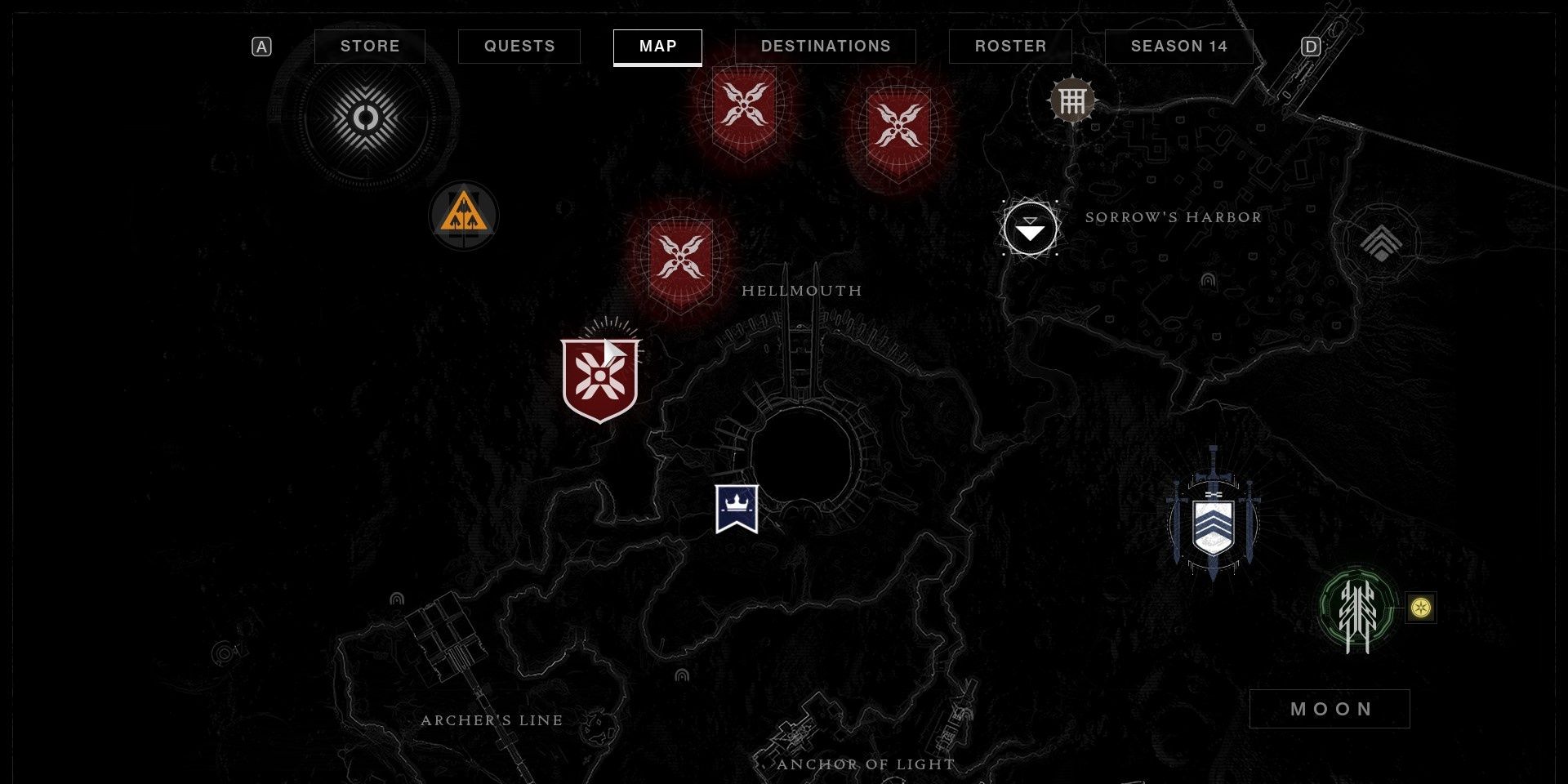This screenshot has width=1568, height=784.
Task: Switch to the DESTINATIONS tab
Action: [826, 47]
